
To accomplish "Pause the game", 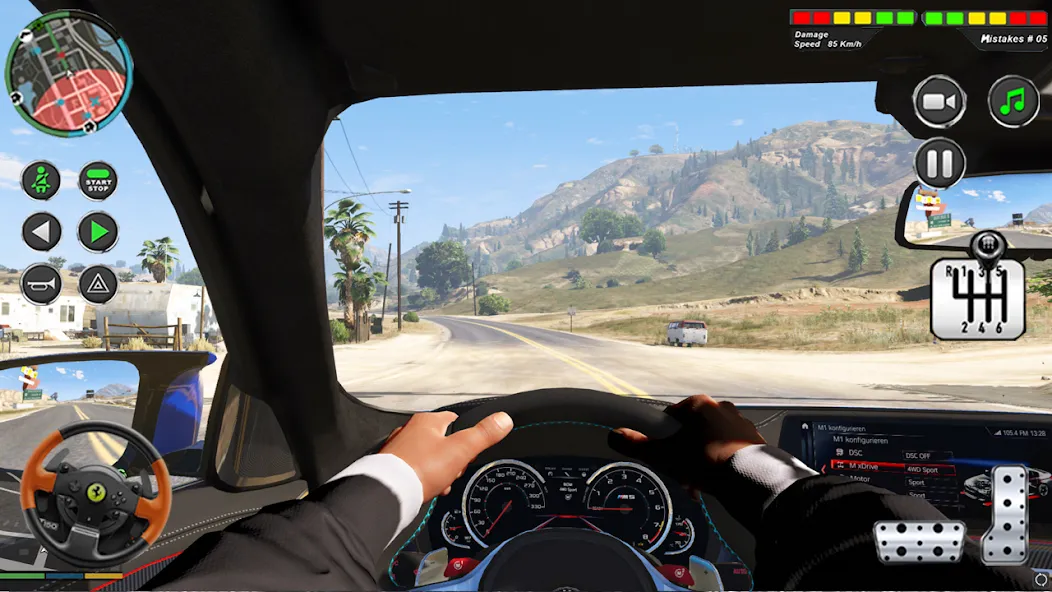I will pos(939,162).
